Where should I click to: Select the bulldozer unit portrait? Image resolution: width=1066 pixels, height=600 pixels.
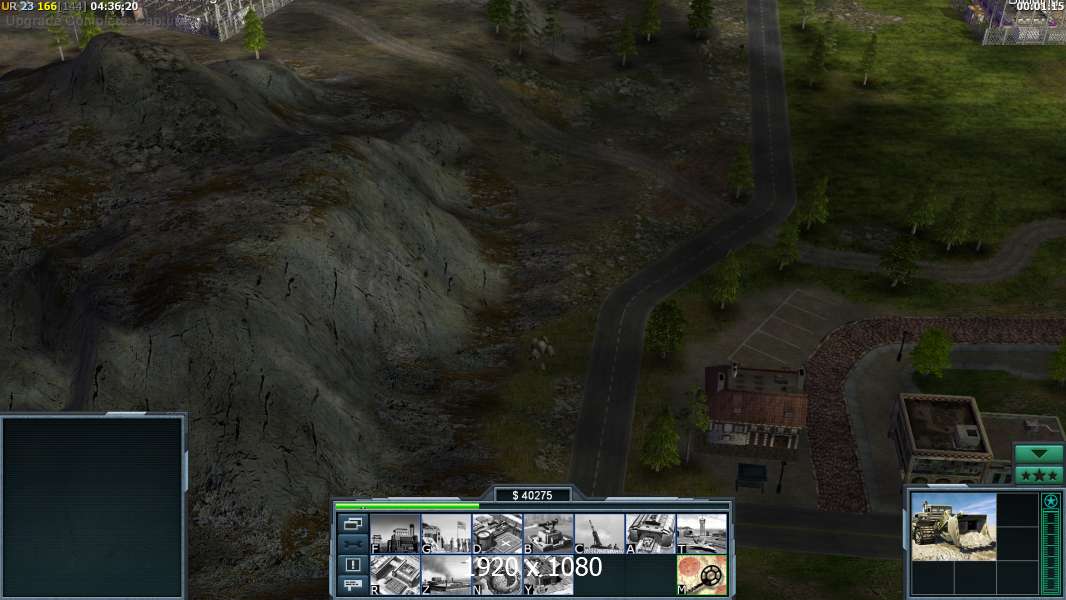(953, 526)
